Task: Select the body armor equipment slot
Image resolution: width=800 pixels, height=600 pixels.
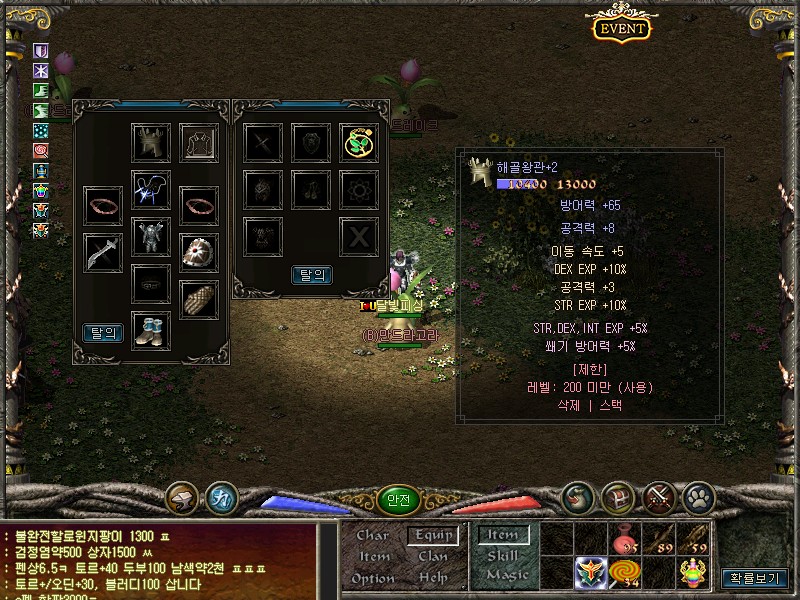Action: pos(151,238)
